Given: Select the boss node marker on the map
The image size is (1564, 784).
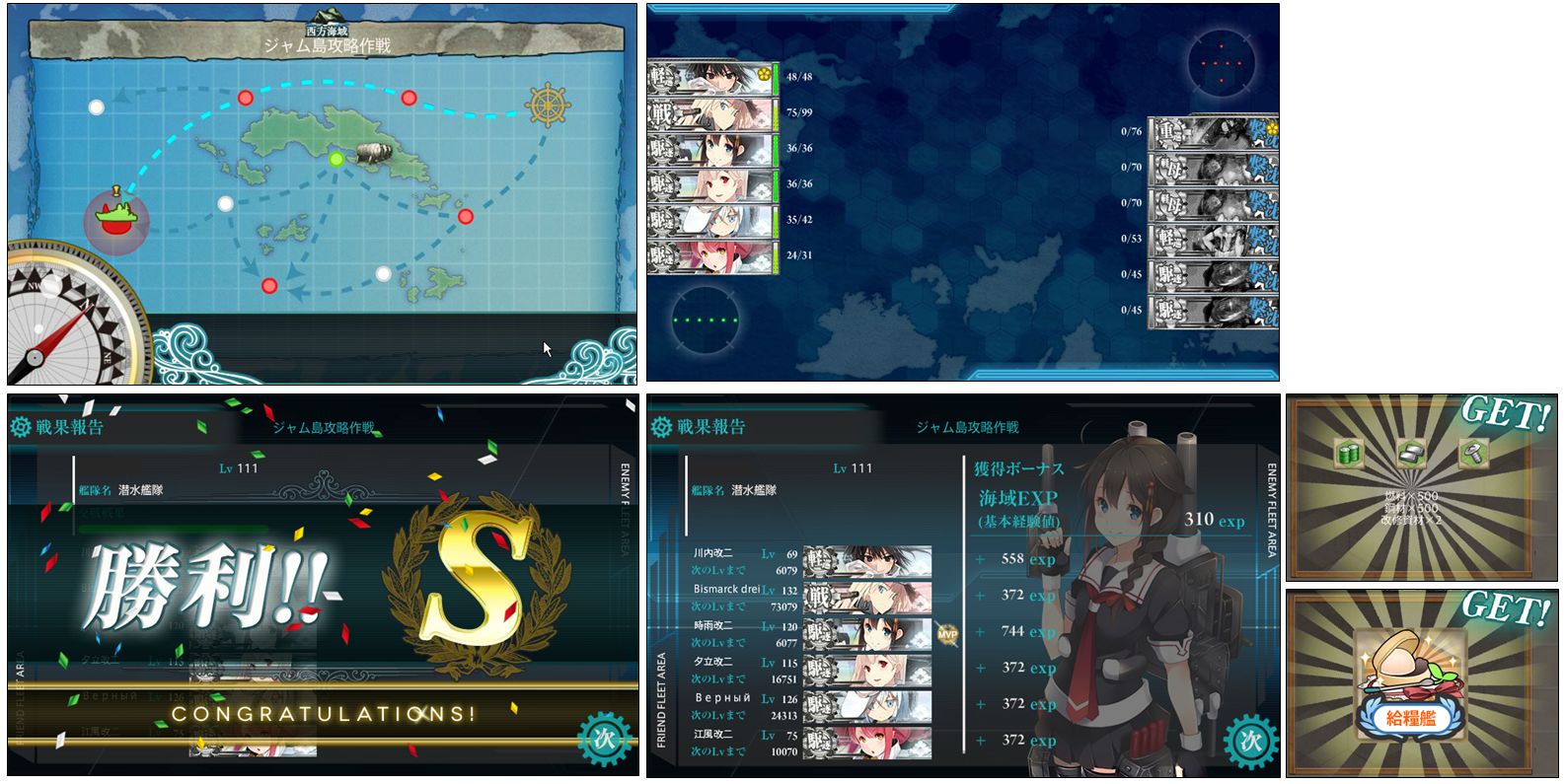Looking at the screenshot, I should (x=116, y=219).
